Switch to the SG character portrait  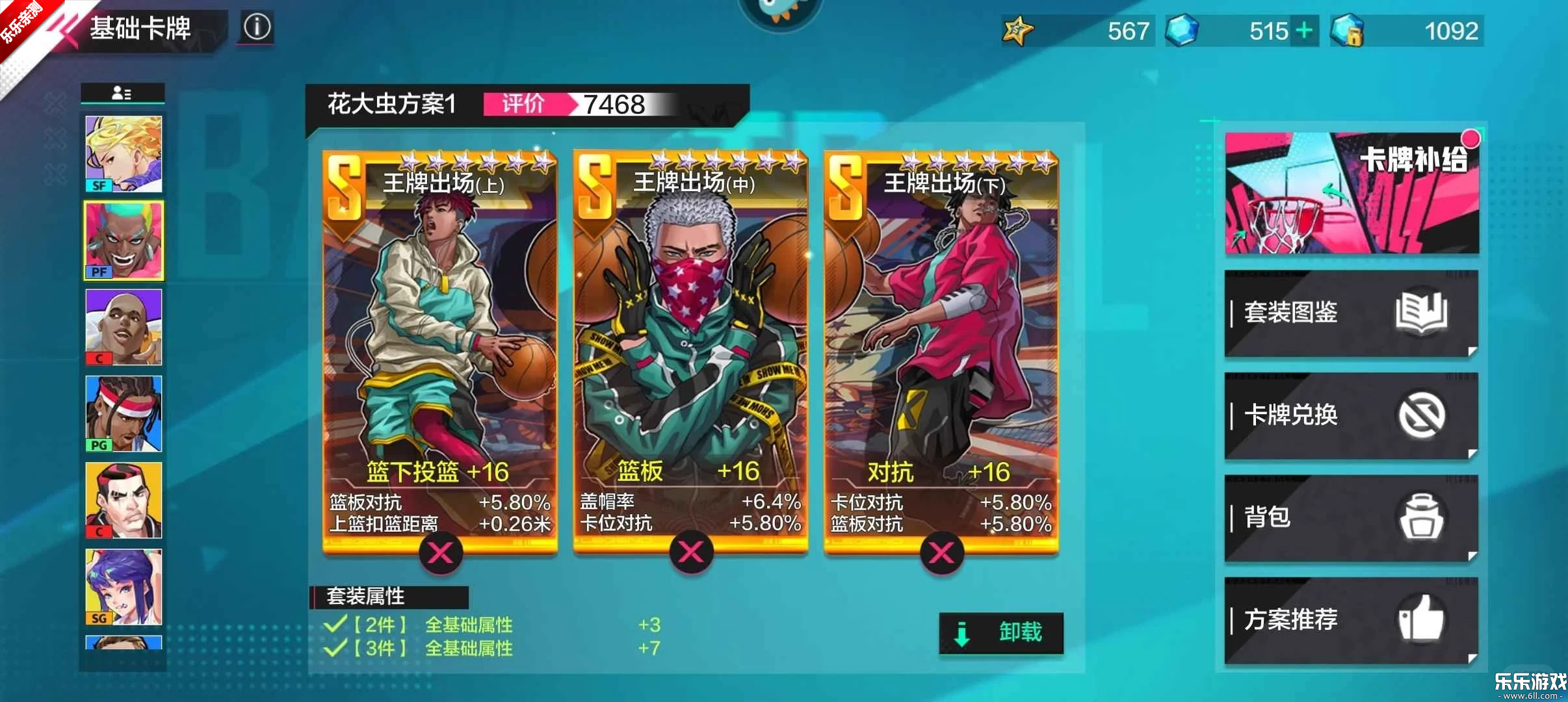(x=124, y=585)
